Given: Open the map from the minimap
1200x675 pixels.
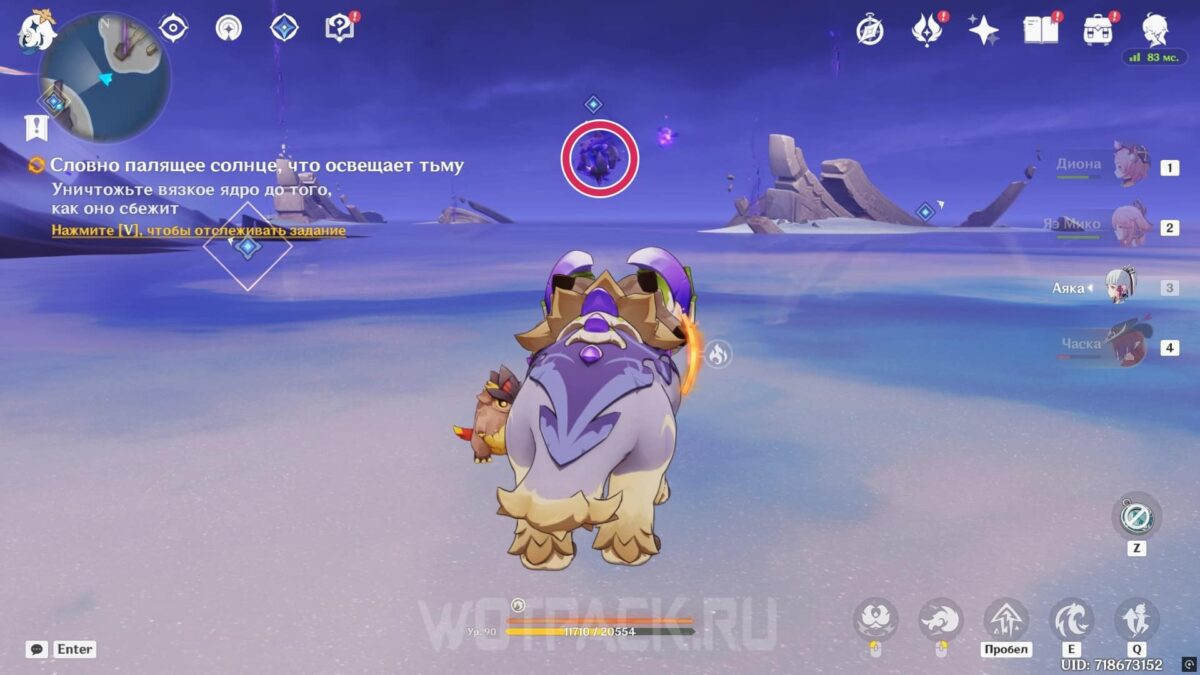Looking at the screenshot, I should [104, 77].
